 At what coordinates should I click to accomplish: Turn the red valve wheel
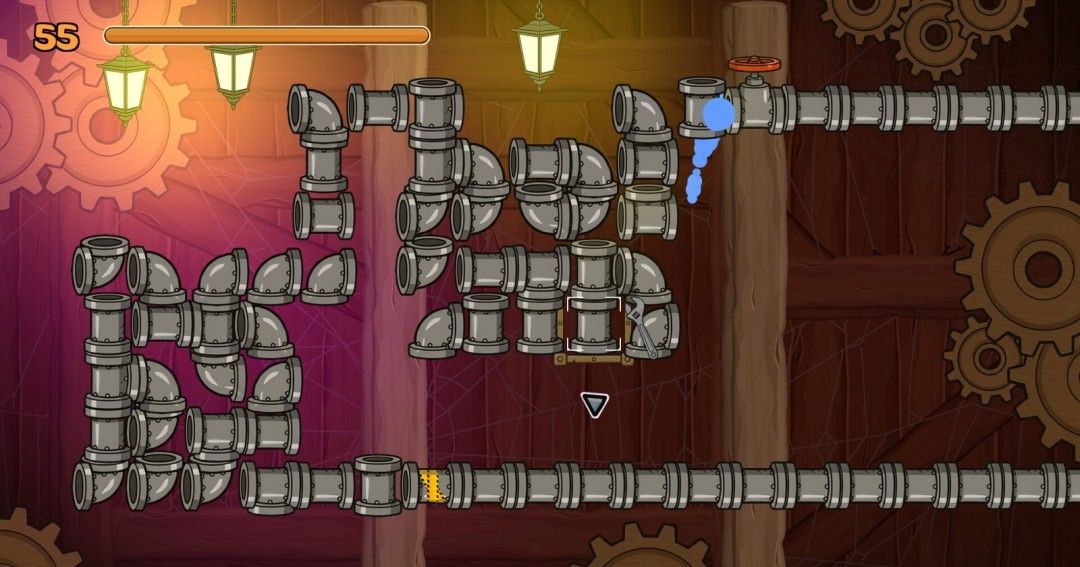(754, 64)
